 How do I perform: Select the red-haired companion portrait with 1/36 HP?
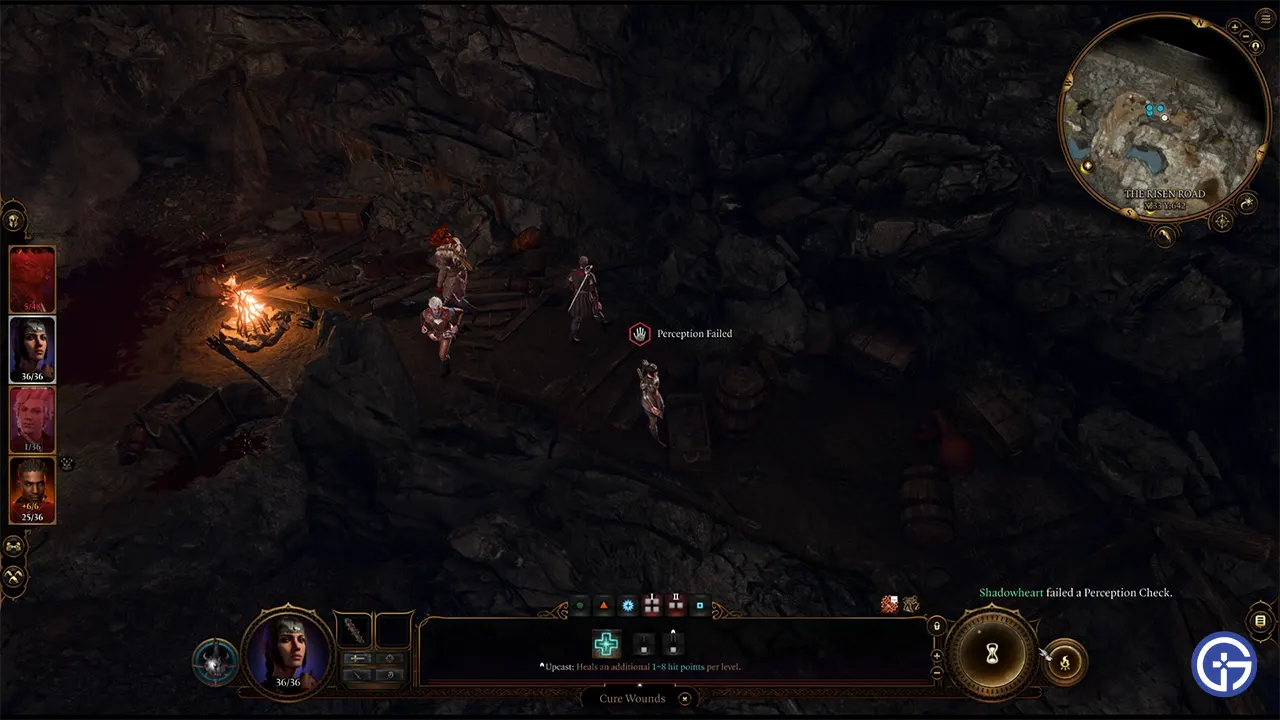tap(32, 420)
